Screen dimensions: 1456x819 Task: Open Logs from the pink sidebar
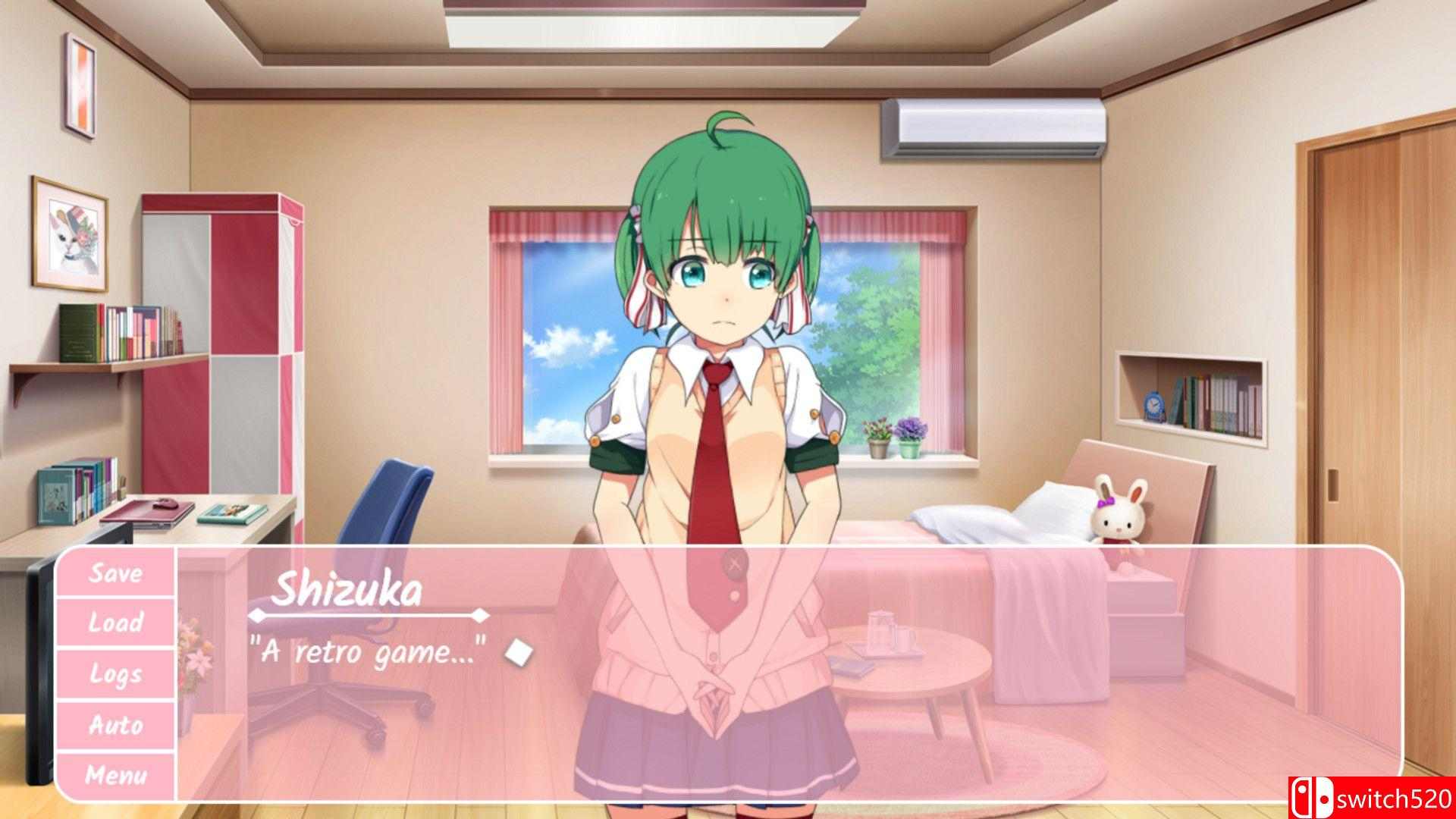click(x=118, y=675)
